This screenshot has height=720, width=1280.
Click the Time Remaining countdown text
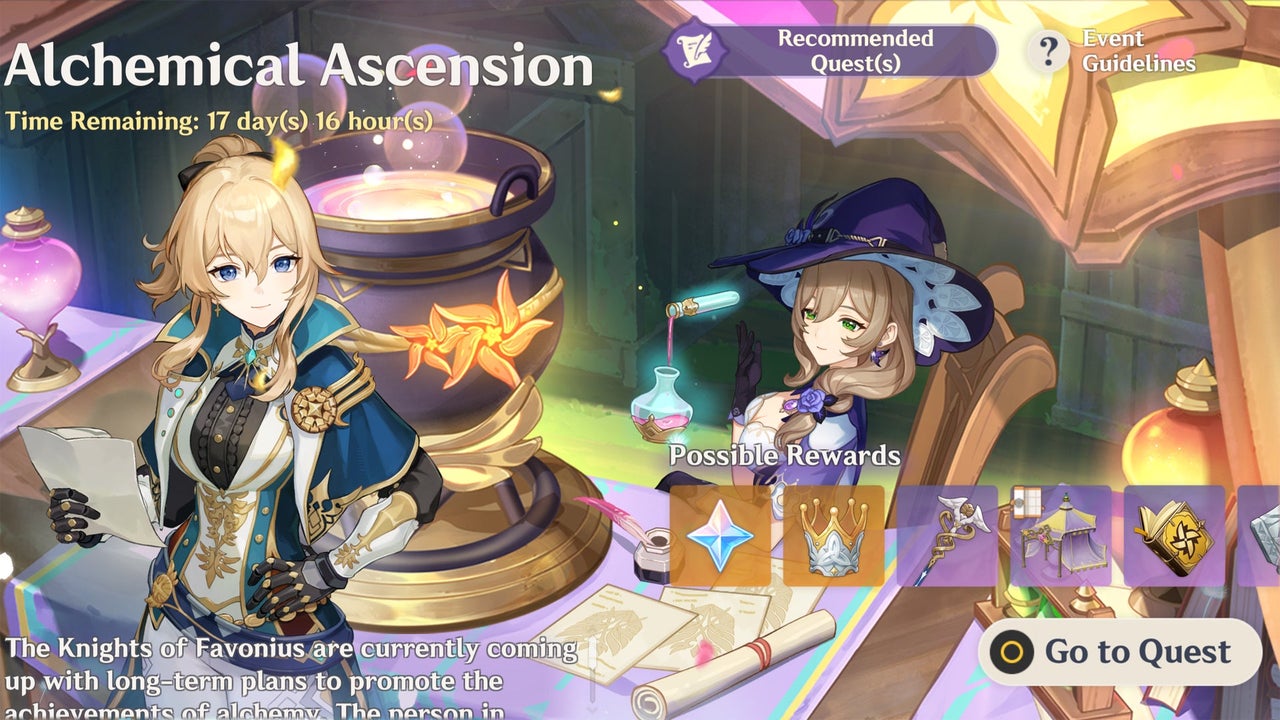tap(218, 121)
